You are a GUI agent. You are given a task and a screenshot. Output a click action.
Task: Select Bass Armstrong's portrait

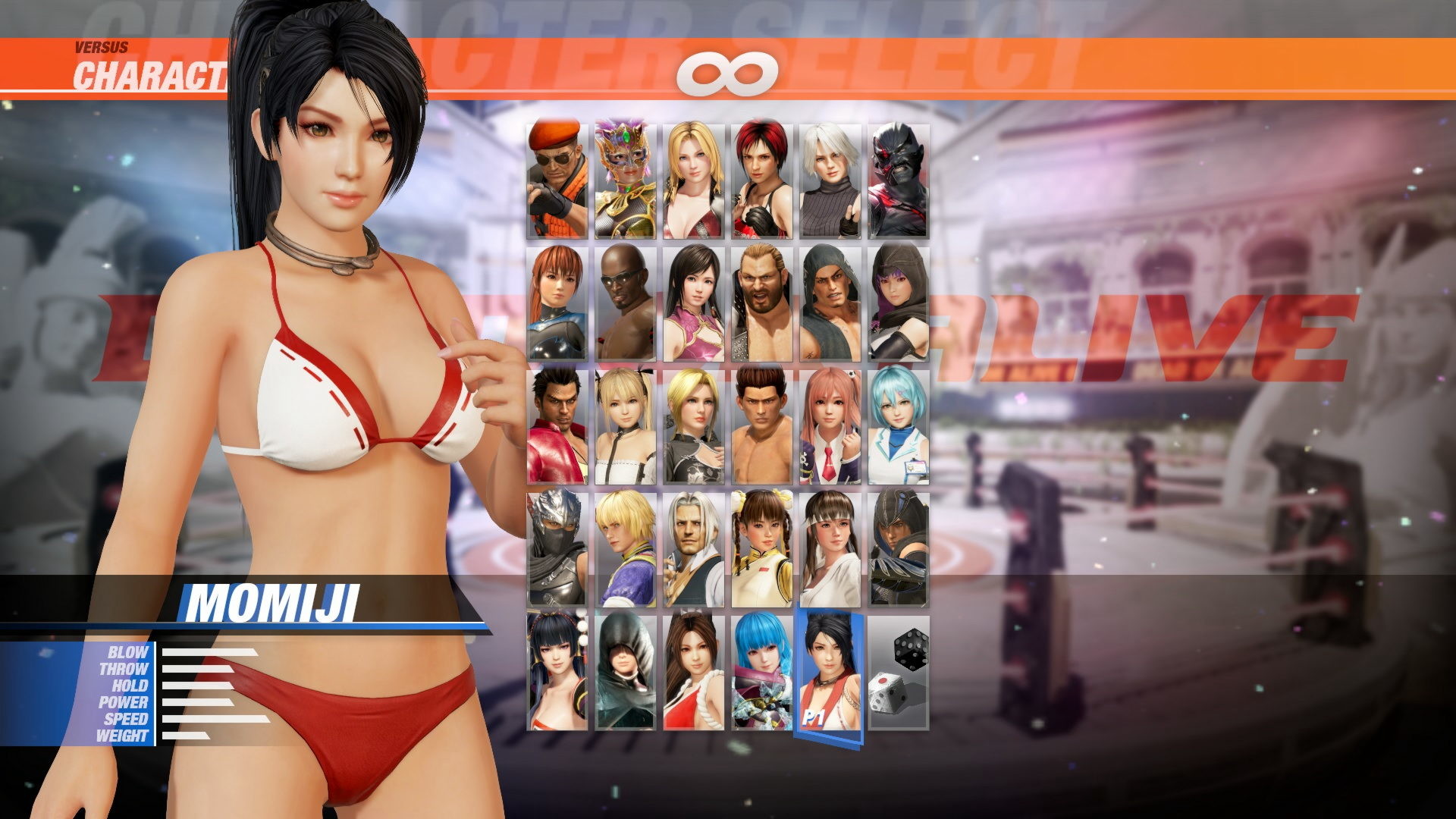tap(762, 303)
